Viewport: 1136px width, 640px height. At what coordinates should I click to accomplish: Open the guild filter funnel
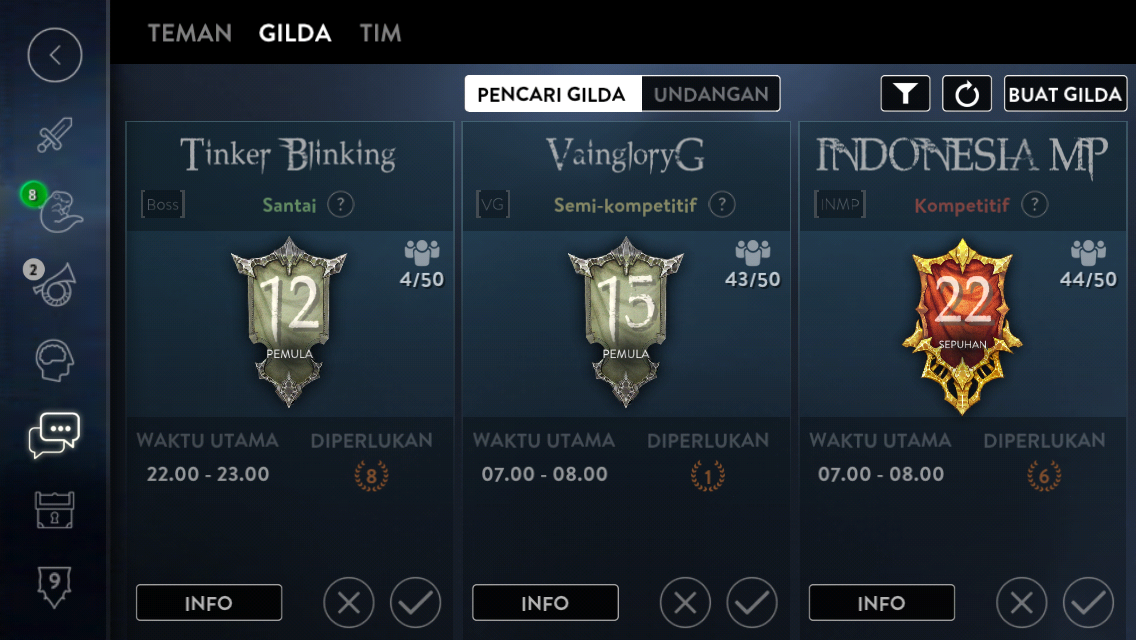pos(905,94)
